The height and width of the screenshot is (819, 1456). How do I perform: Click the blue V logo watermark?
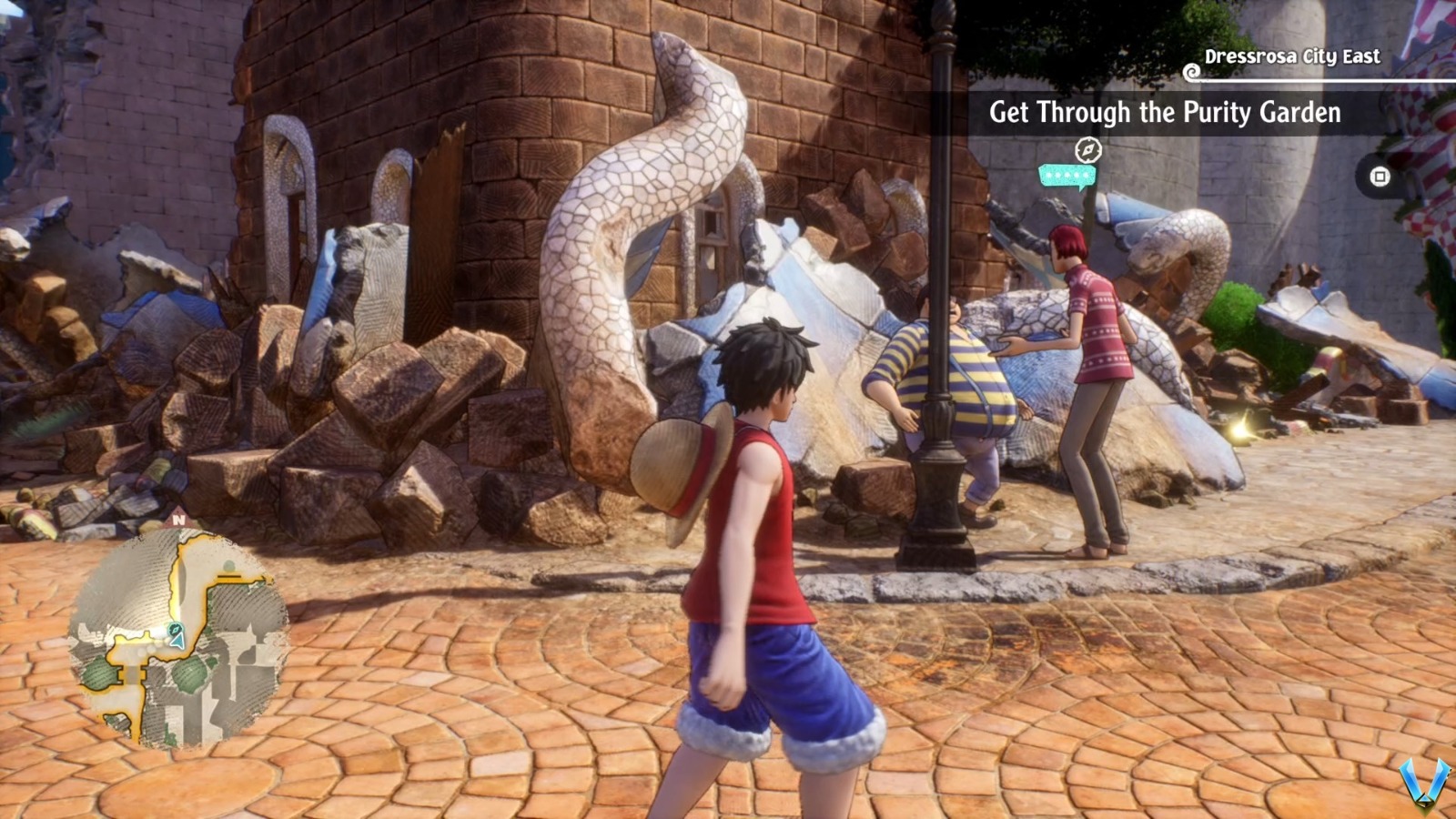tap(1425, 783)
